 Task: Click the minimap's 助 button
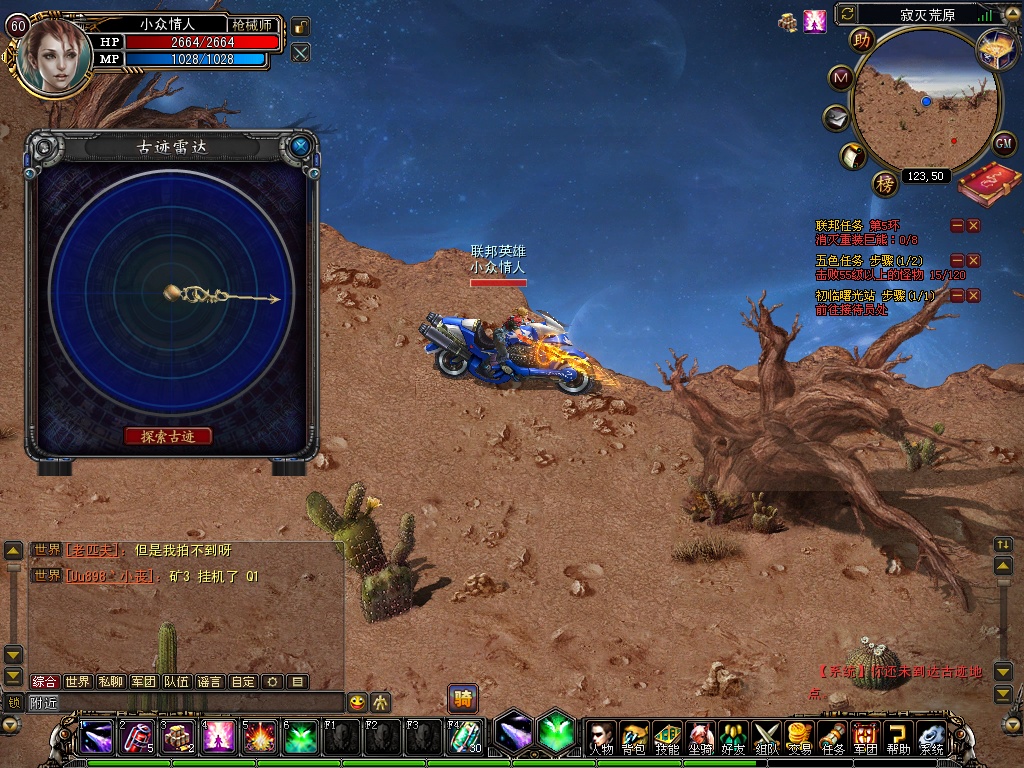point(861,40)
